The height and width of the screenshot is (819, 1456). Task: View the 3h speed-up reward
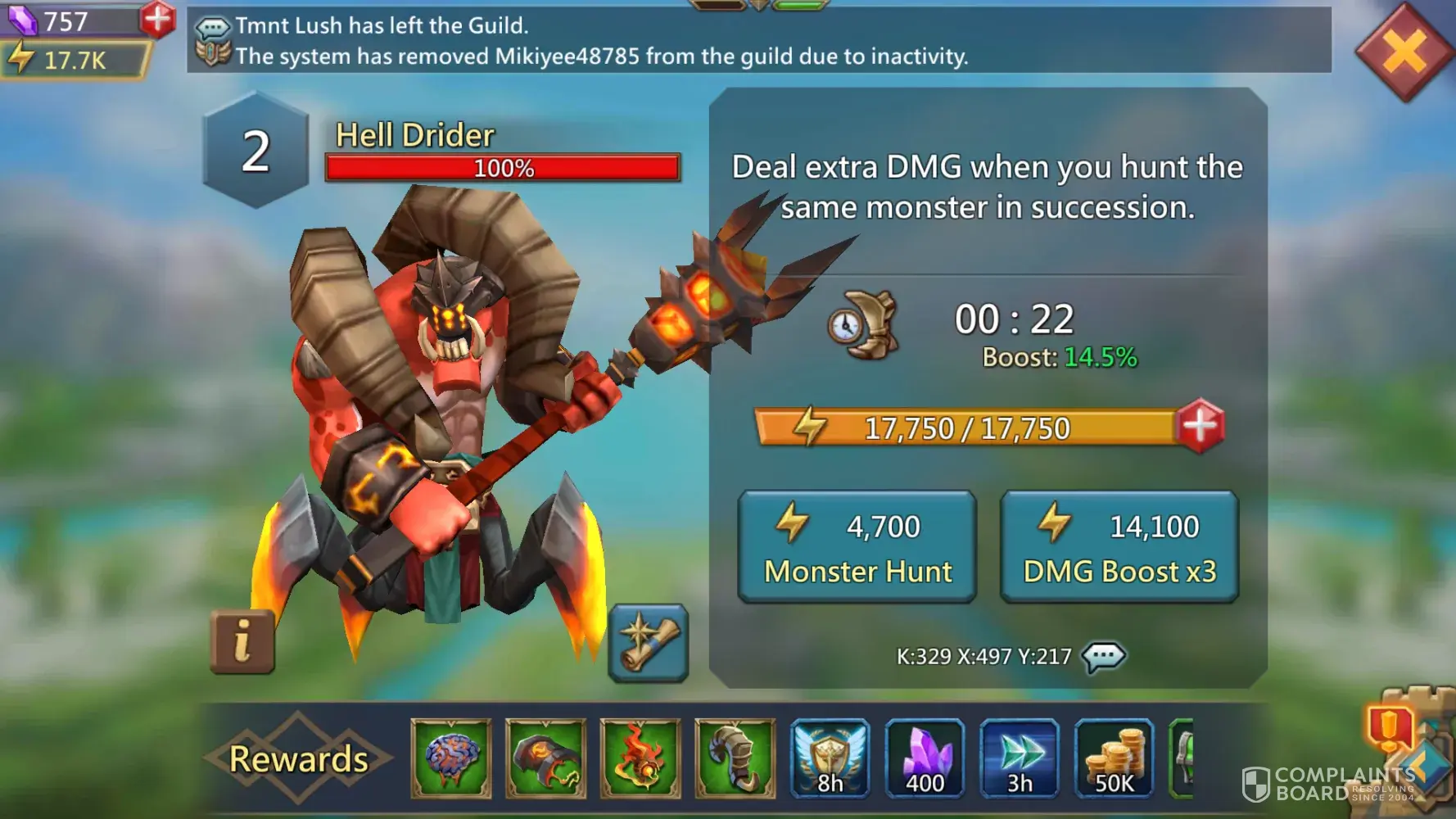click(x=1020, y=758)
